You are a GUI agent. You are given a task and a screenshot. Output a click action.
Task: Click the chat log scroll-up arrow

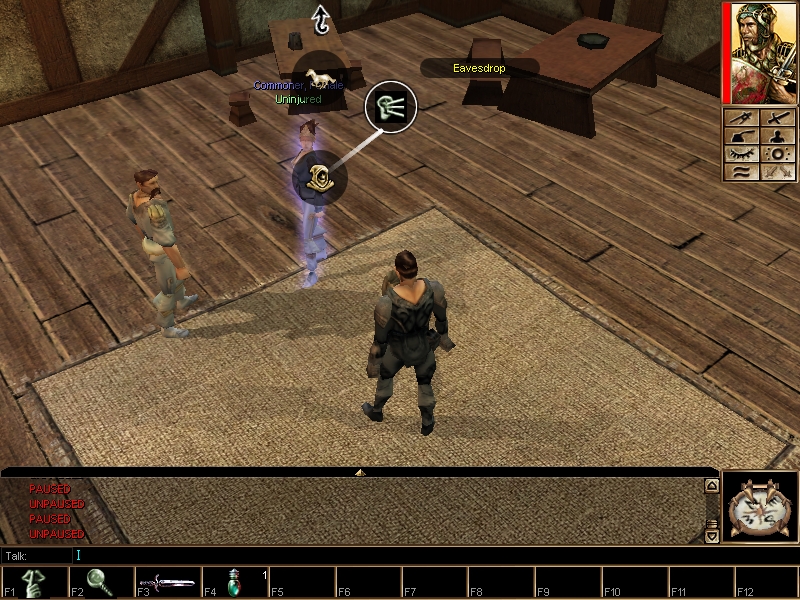click(712, 486)
